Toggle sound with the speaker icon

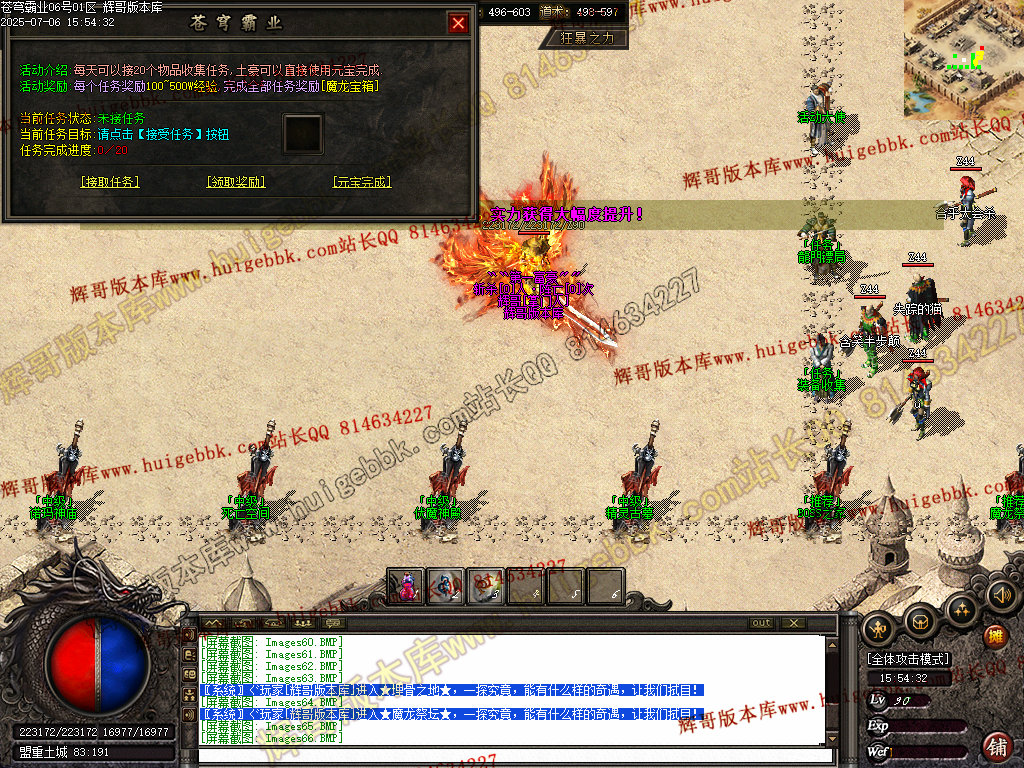click(x=1001, y=597)
